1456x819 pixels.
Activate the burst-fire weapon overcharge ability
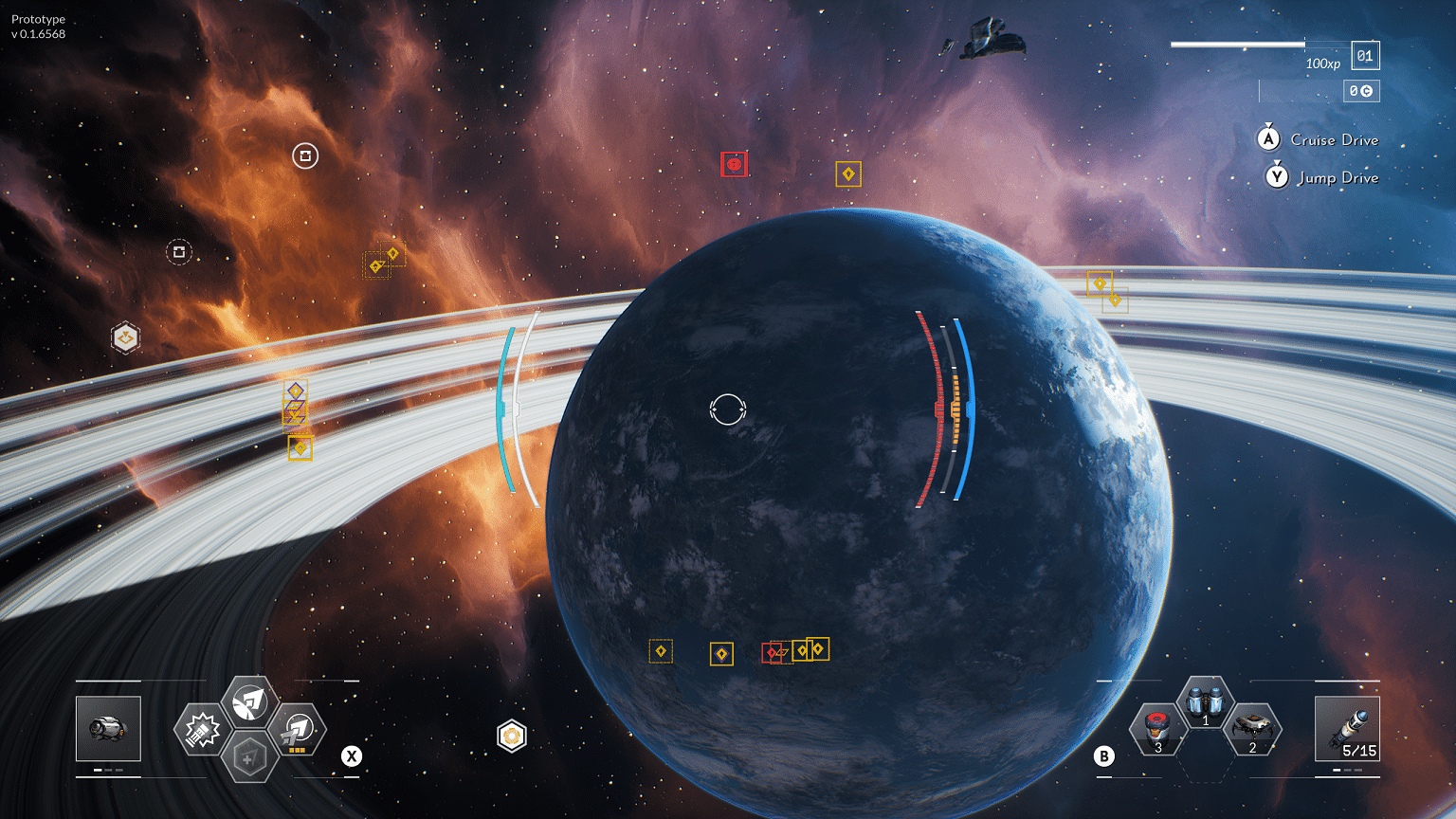201,730
